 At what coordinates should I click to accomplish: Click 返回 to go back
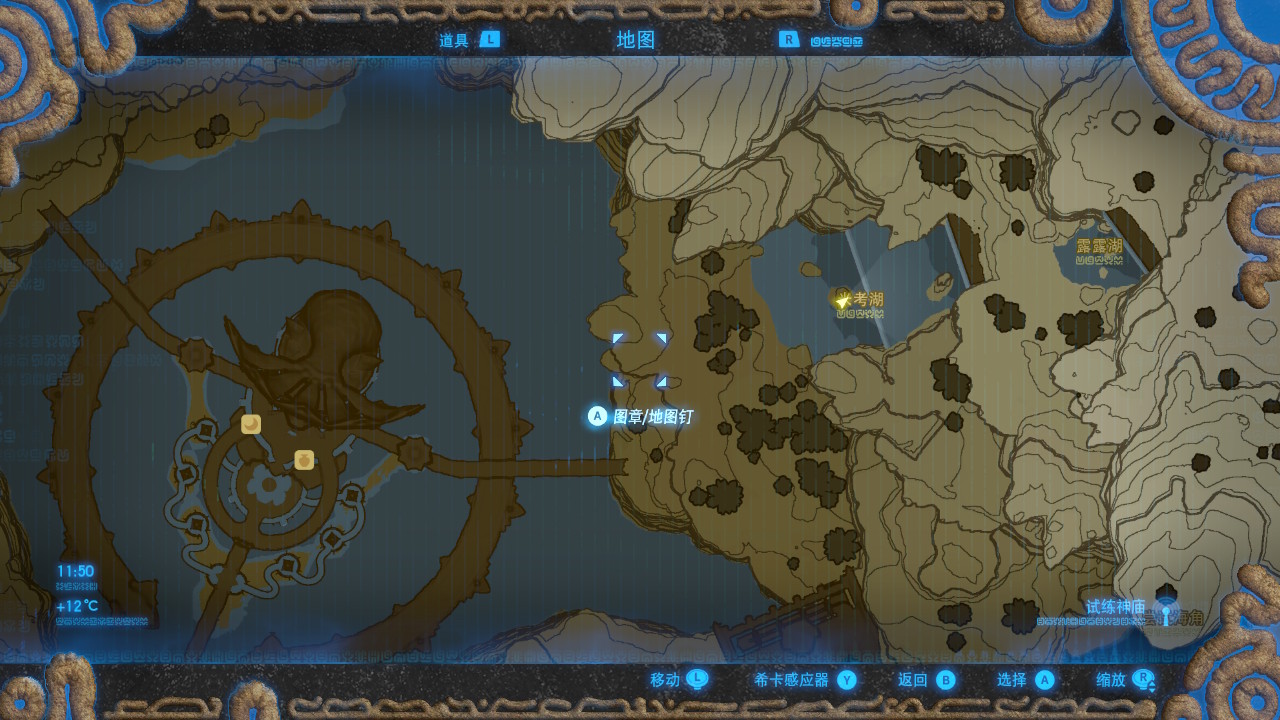(x=926, y=680)
